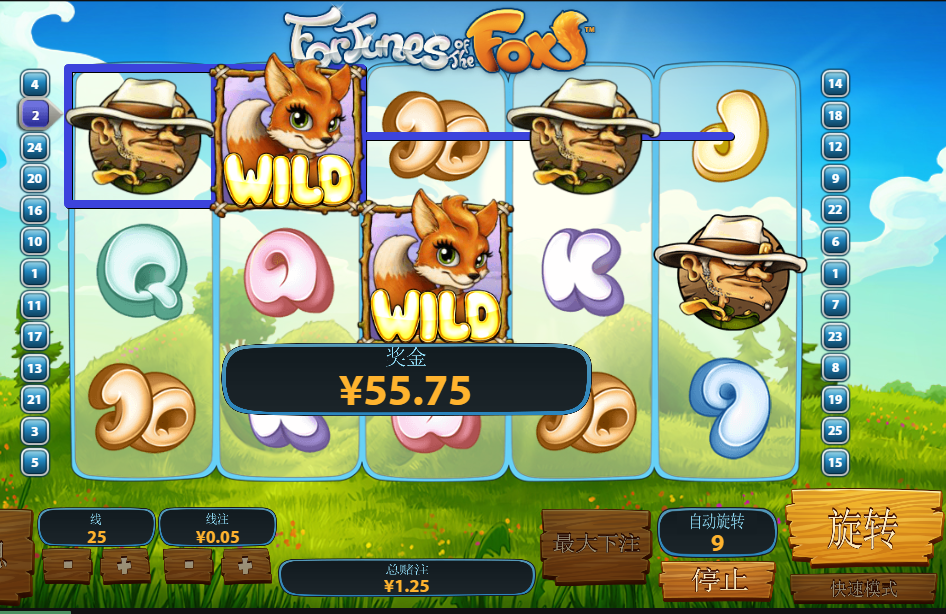Choose the 最大下注 max bet sign
The image size is (946, 614).
click(x=596, y=543)
